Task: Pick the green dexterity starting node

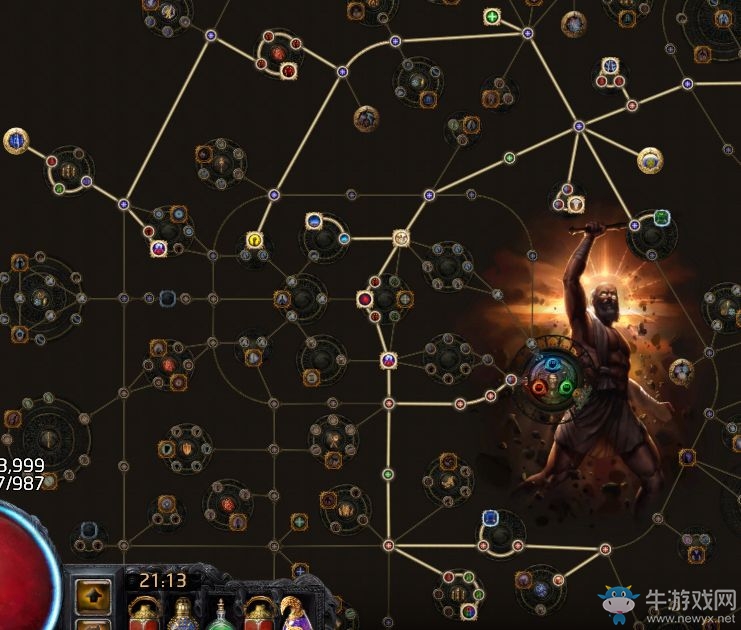Action: (x=564, y=387)
